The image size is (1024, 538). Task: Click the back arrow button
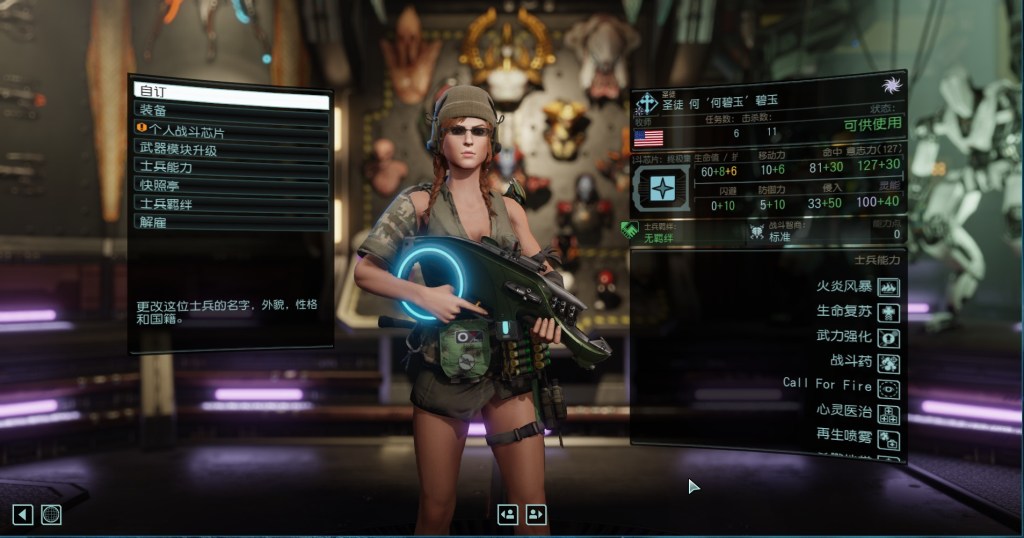coord(22,514)
